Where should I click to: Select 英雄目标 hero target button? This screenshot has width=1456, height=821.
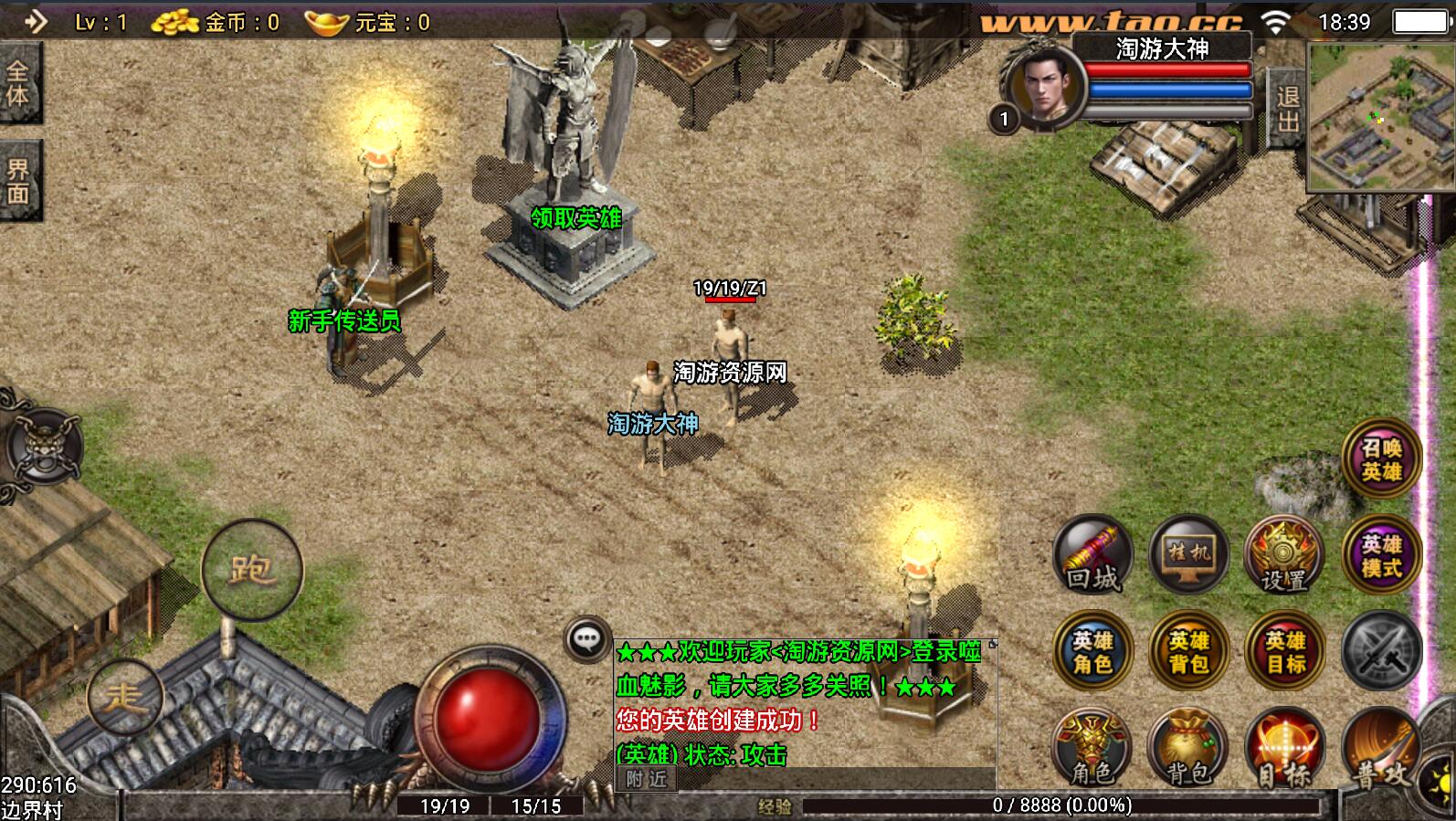click(1284, 652)
